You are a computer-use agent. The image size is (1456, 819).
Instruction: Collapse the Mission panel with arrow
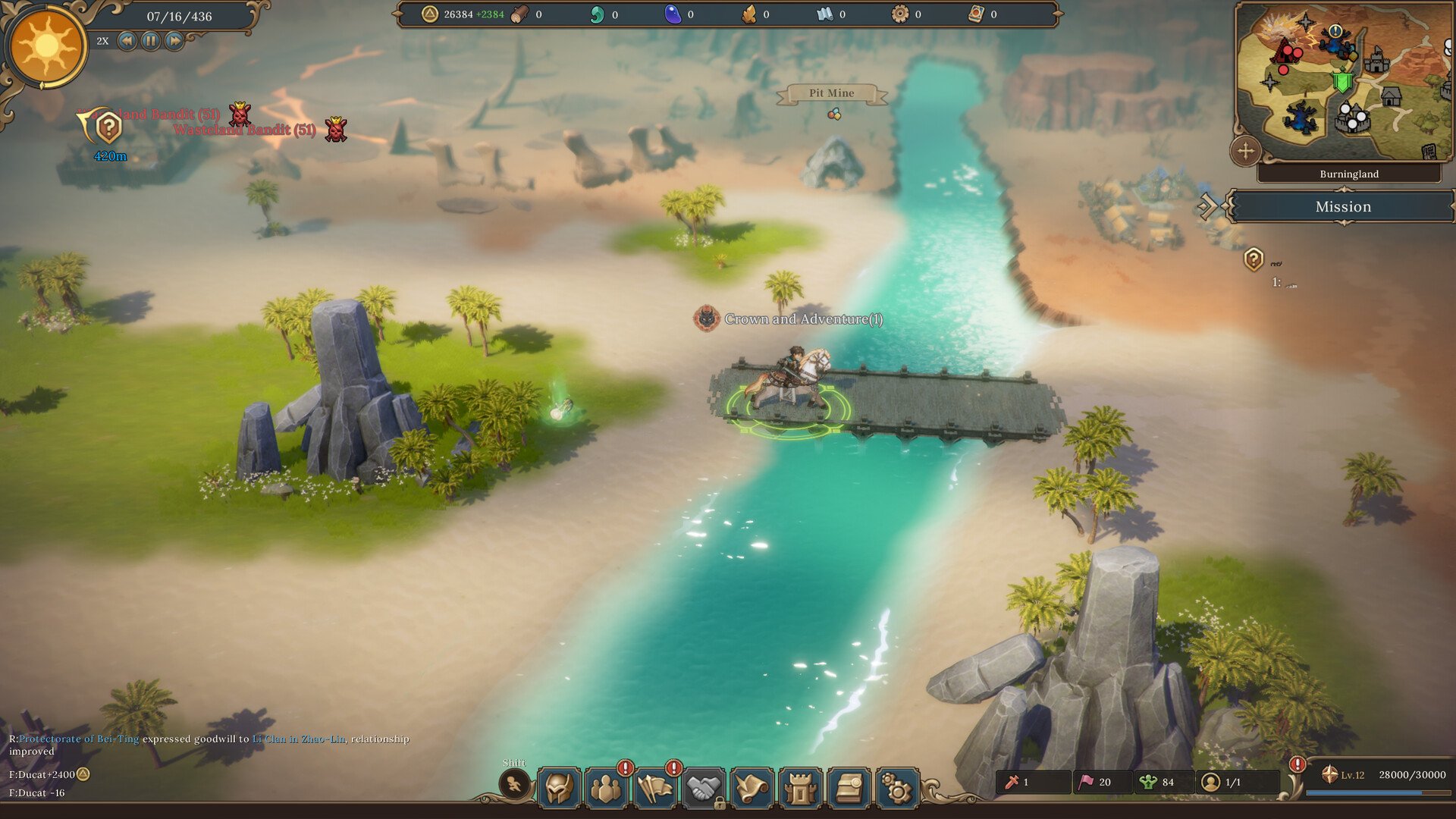(x=1207, y=206)
